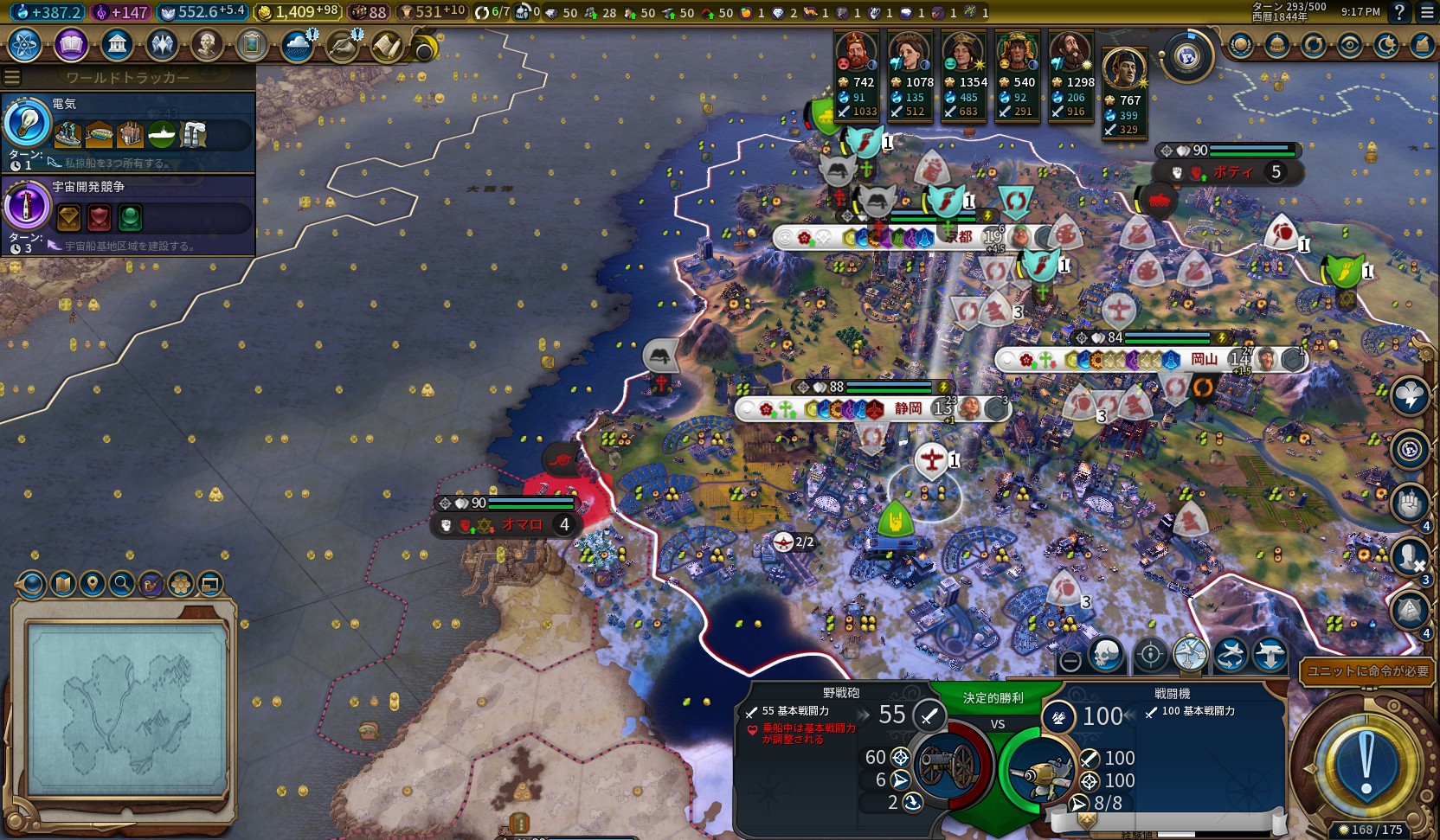
Task: Show the great people bust icon
Action: (x=207, y=44)
